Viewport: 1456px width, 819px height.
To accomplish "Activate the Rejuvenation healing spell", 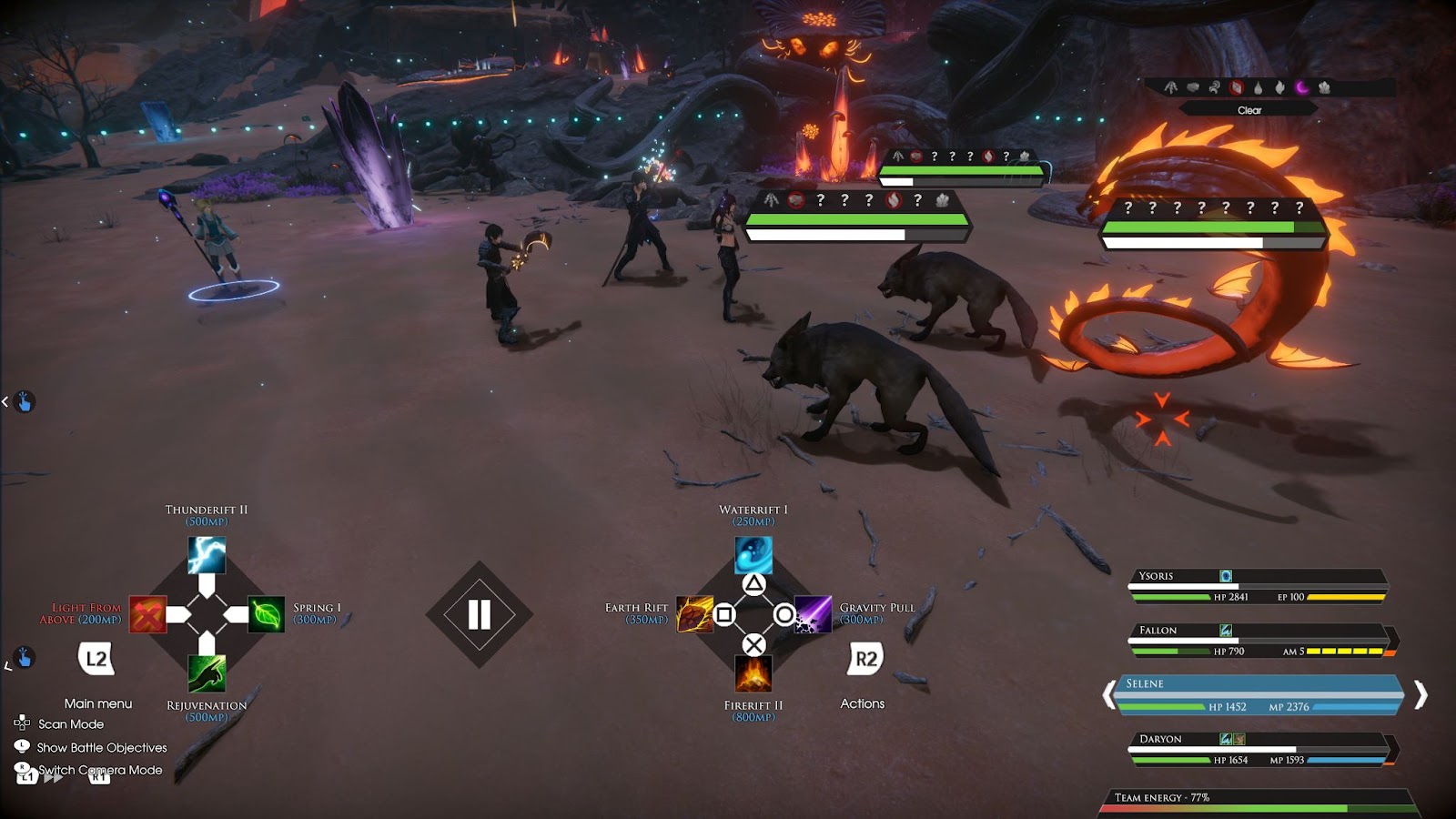I will tap(207, 673).
